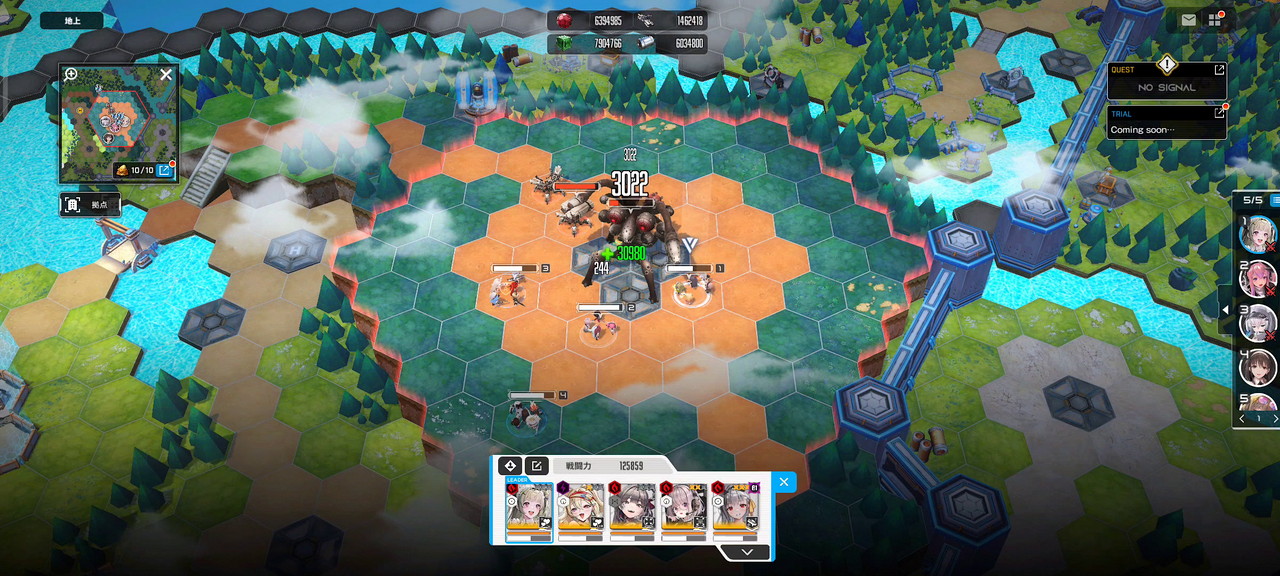Close the minimap

pos(166,74)
